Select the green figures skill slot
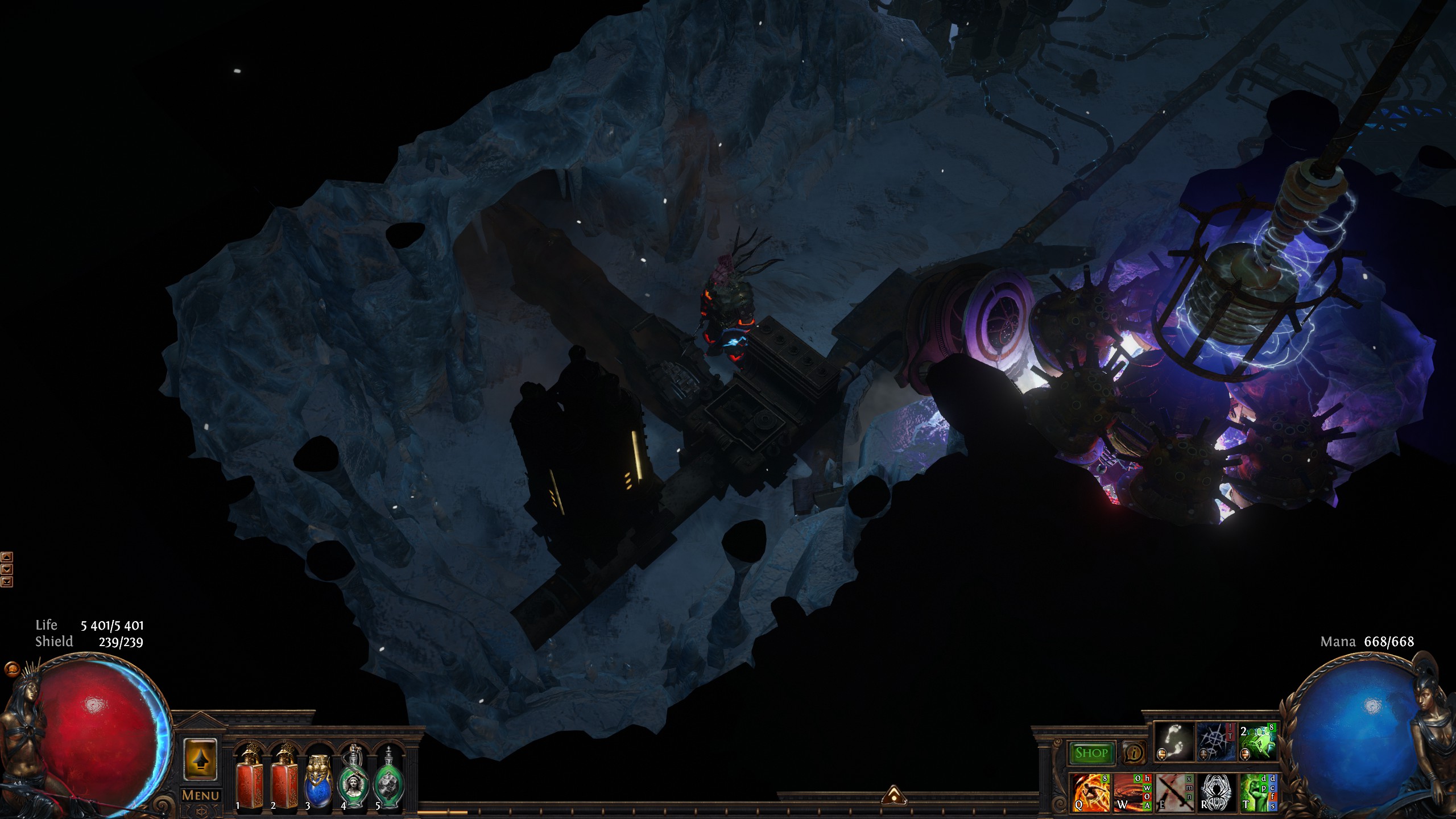 click(x=1258, y=742)
